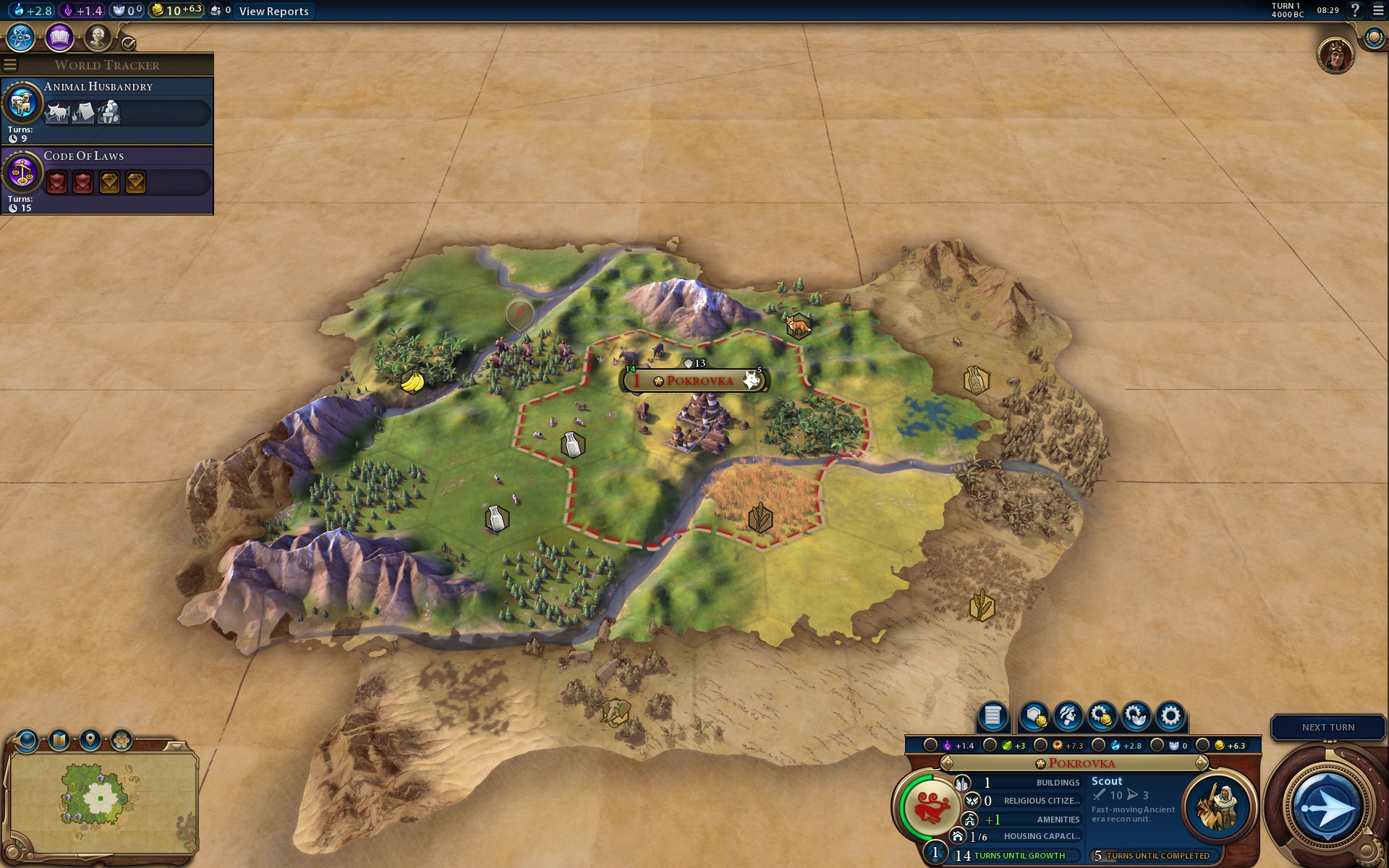Open the main game menu icon
Screen dimensions: 1389x868
(x=1378, y=11)
